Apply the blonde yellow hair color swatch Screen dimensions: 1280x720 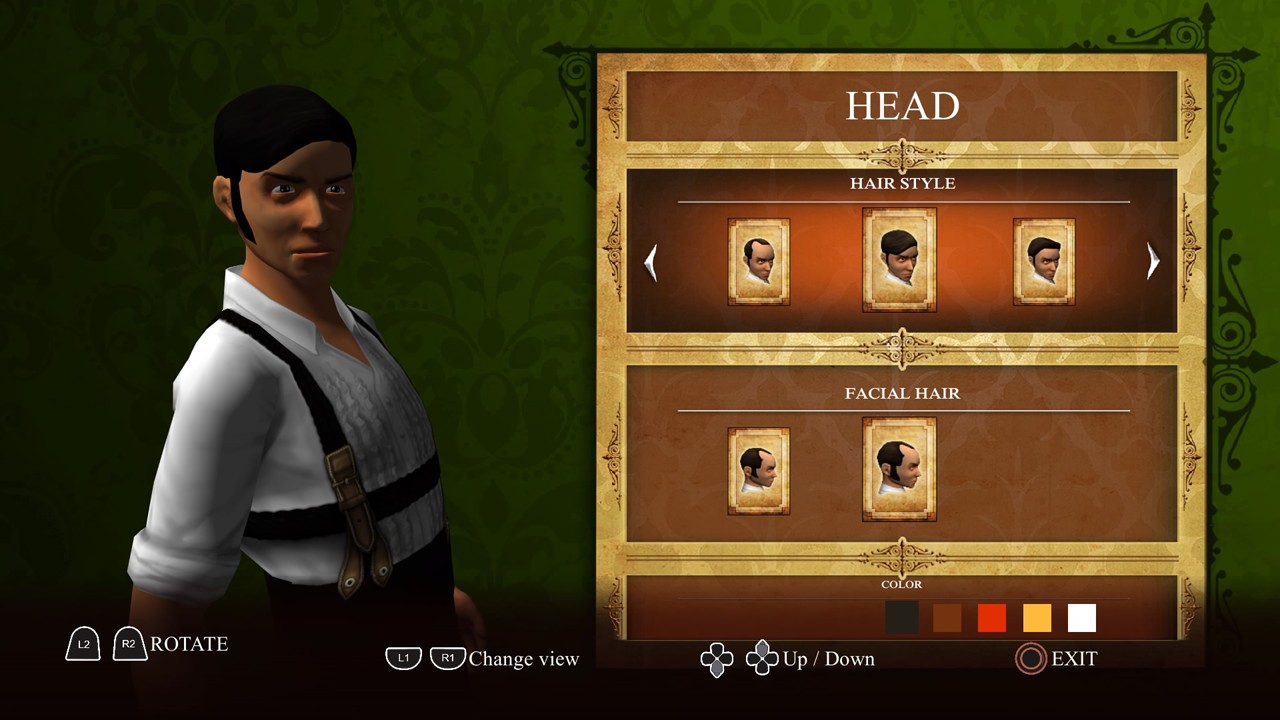click(1037, 618)
